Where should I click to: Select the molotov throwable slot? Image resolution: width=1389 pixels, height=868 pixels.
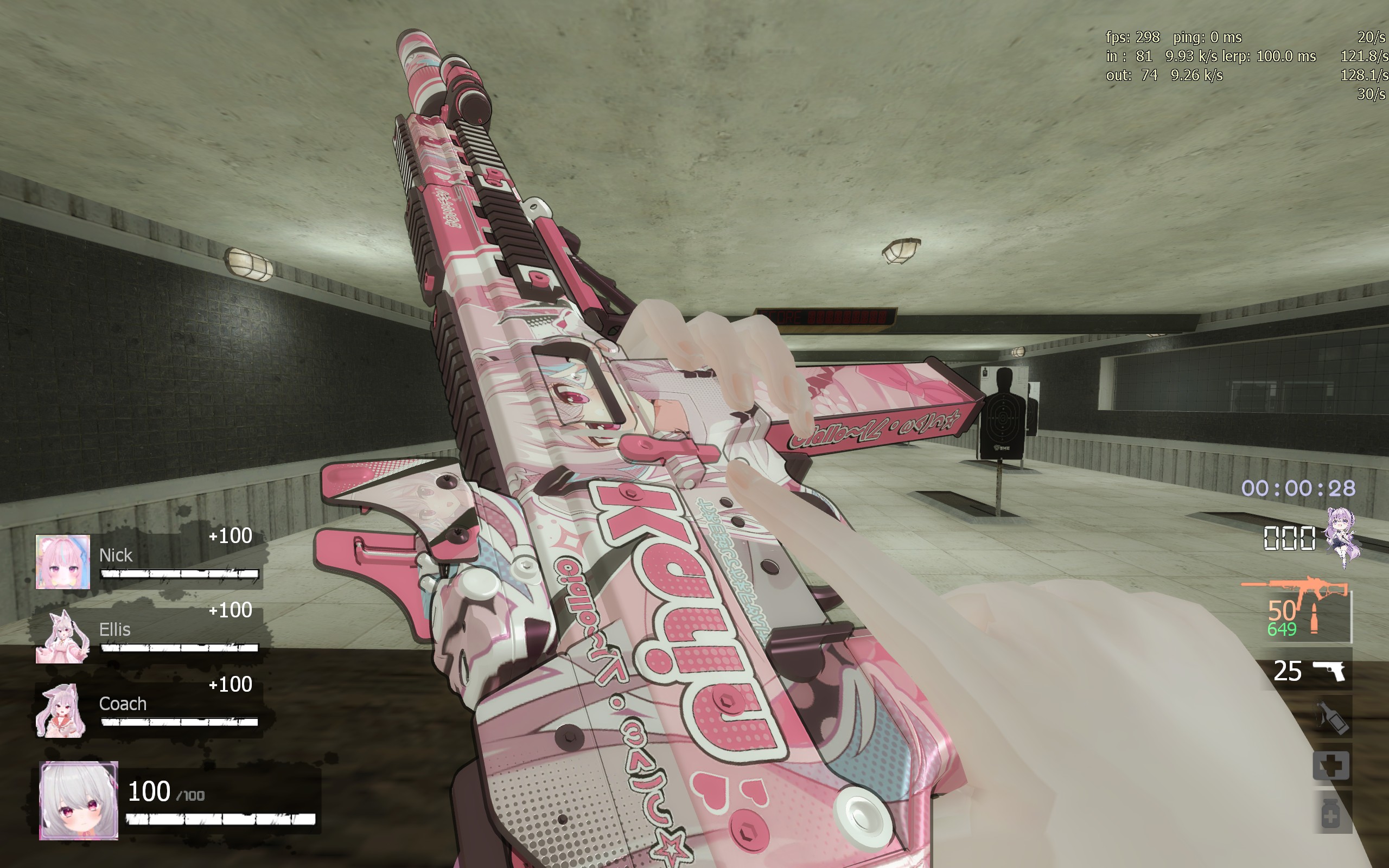click(1331, 718)
